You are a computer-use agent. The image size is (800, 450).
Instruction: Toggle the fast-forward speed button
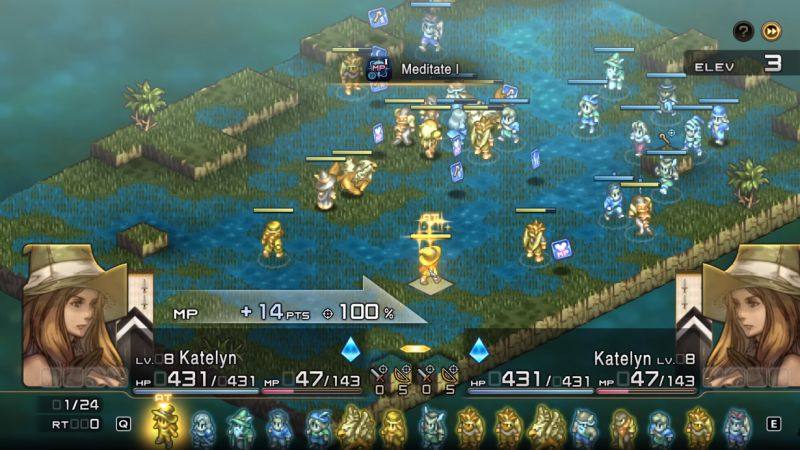(769, 31)
